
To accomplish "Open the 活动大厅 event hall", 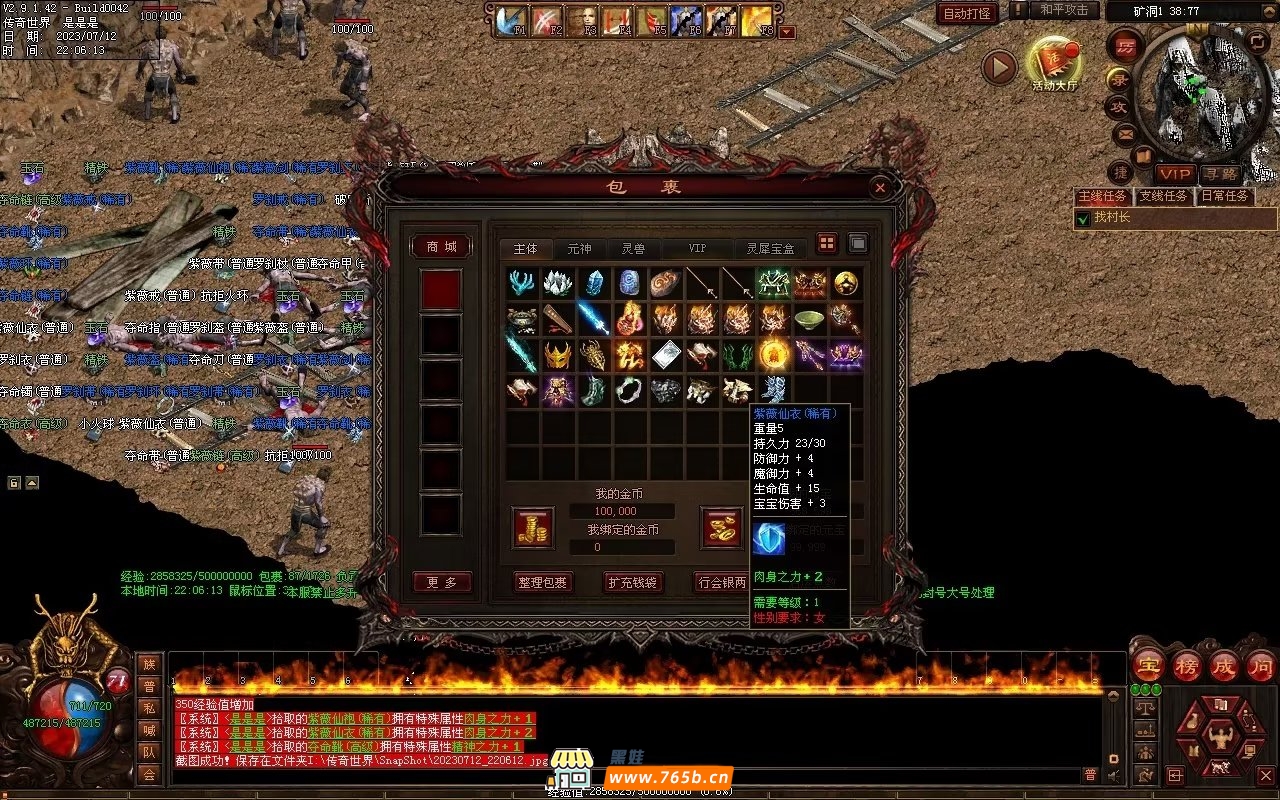I will tap(1054, 64).
